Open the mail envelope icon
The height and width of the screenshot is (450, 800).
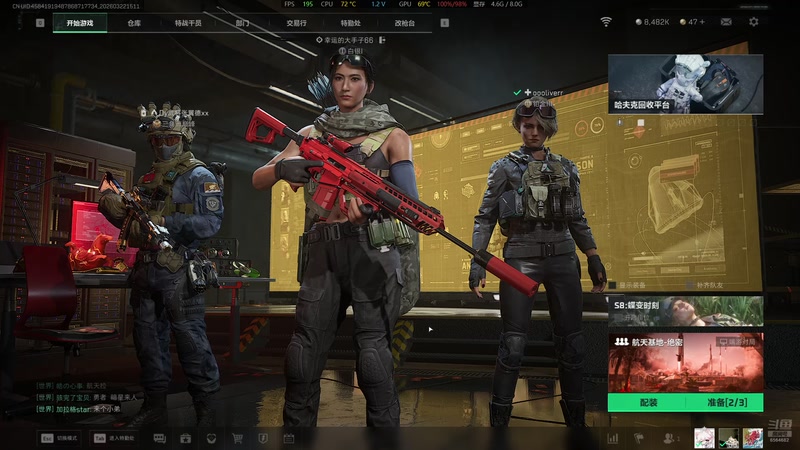click(x=725, y=21)
